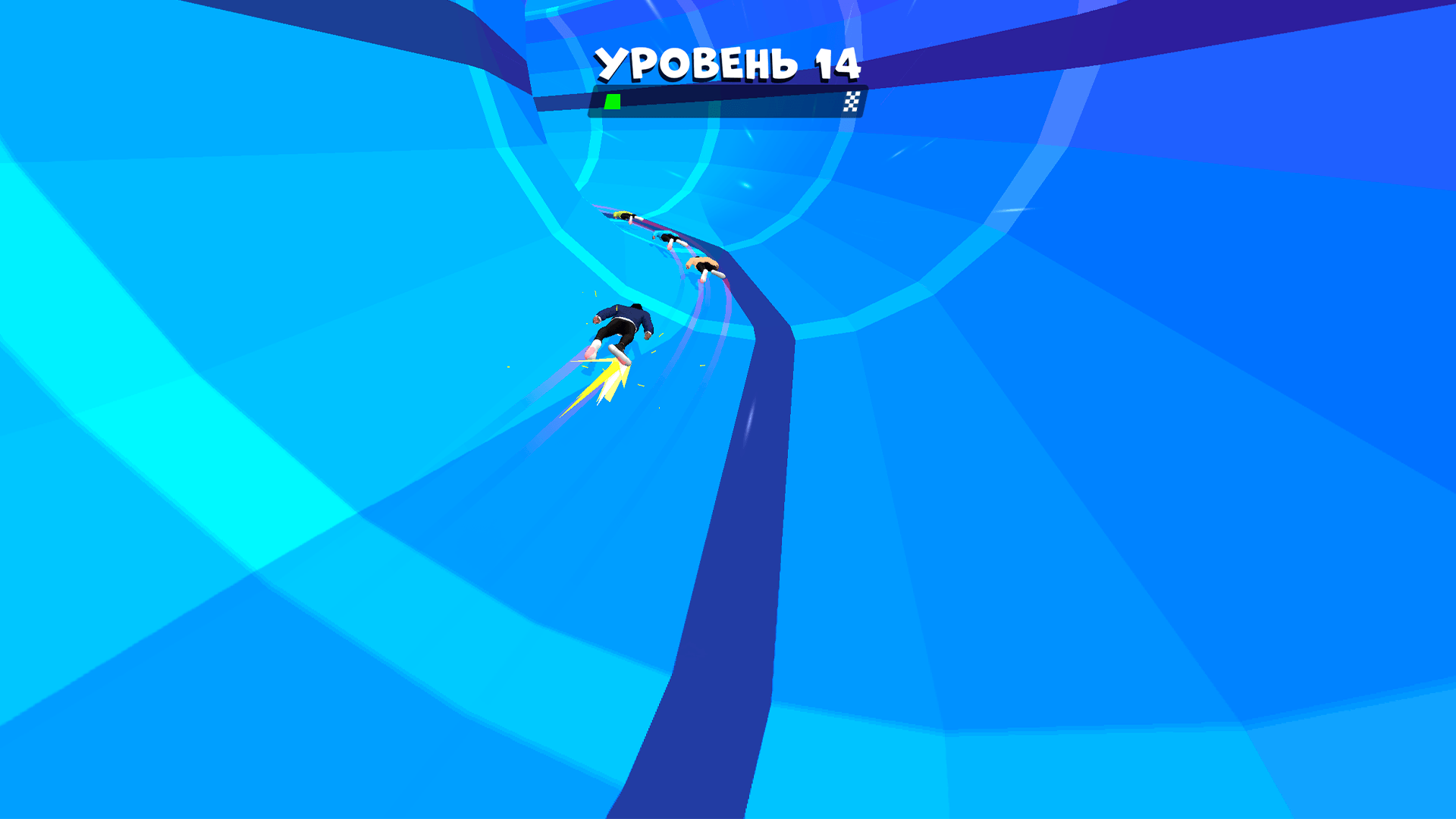Viewport: 1456px width, 819px height.
Task: Open the УРОВЕНЬ 14 level banner
Action: click(x=728, y=64)
